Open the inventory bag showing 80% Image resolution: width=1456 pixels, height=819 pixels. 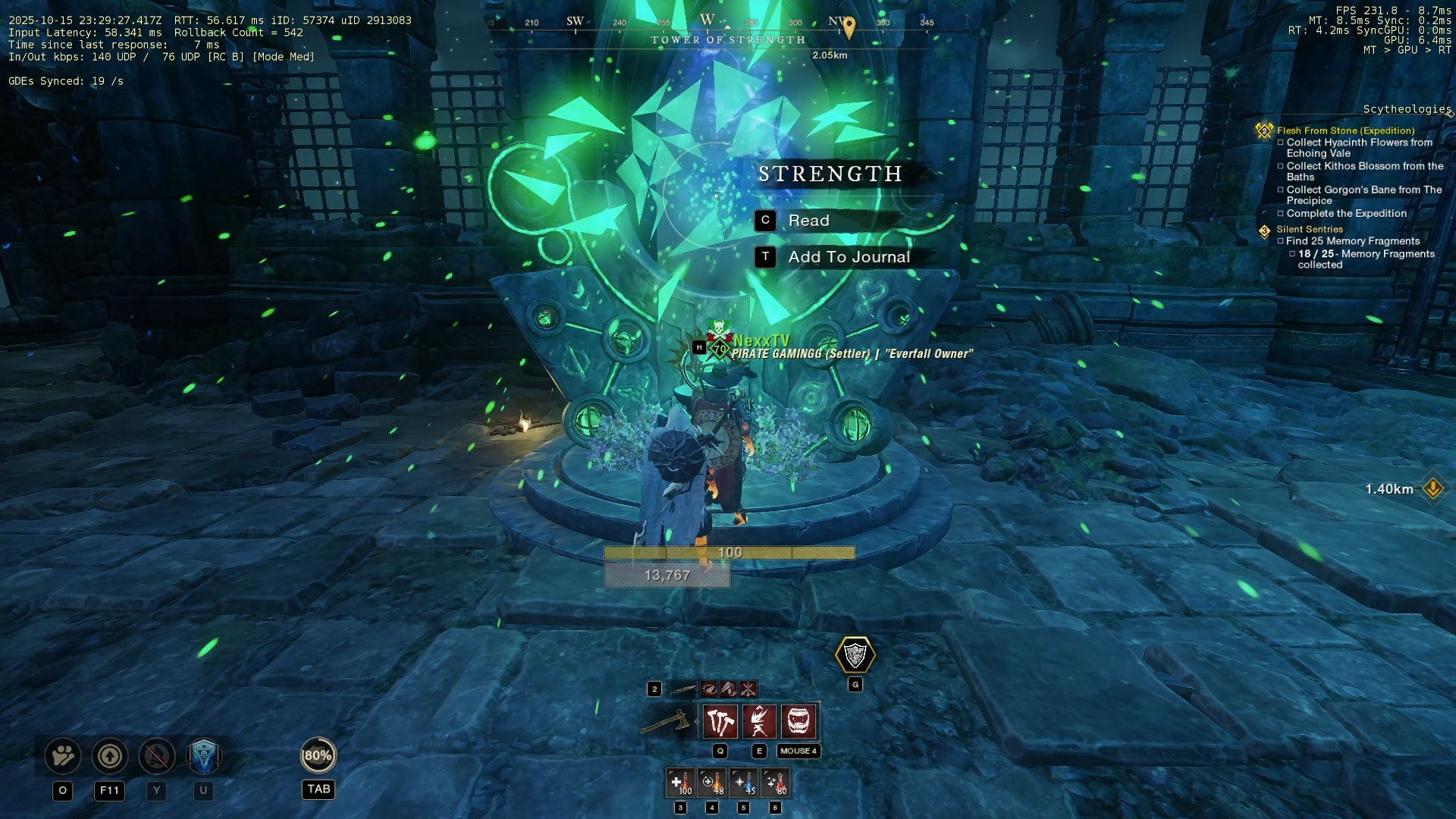pyautogui.click(x=318, y=755)
